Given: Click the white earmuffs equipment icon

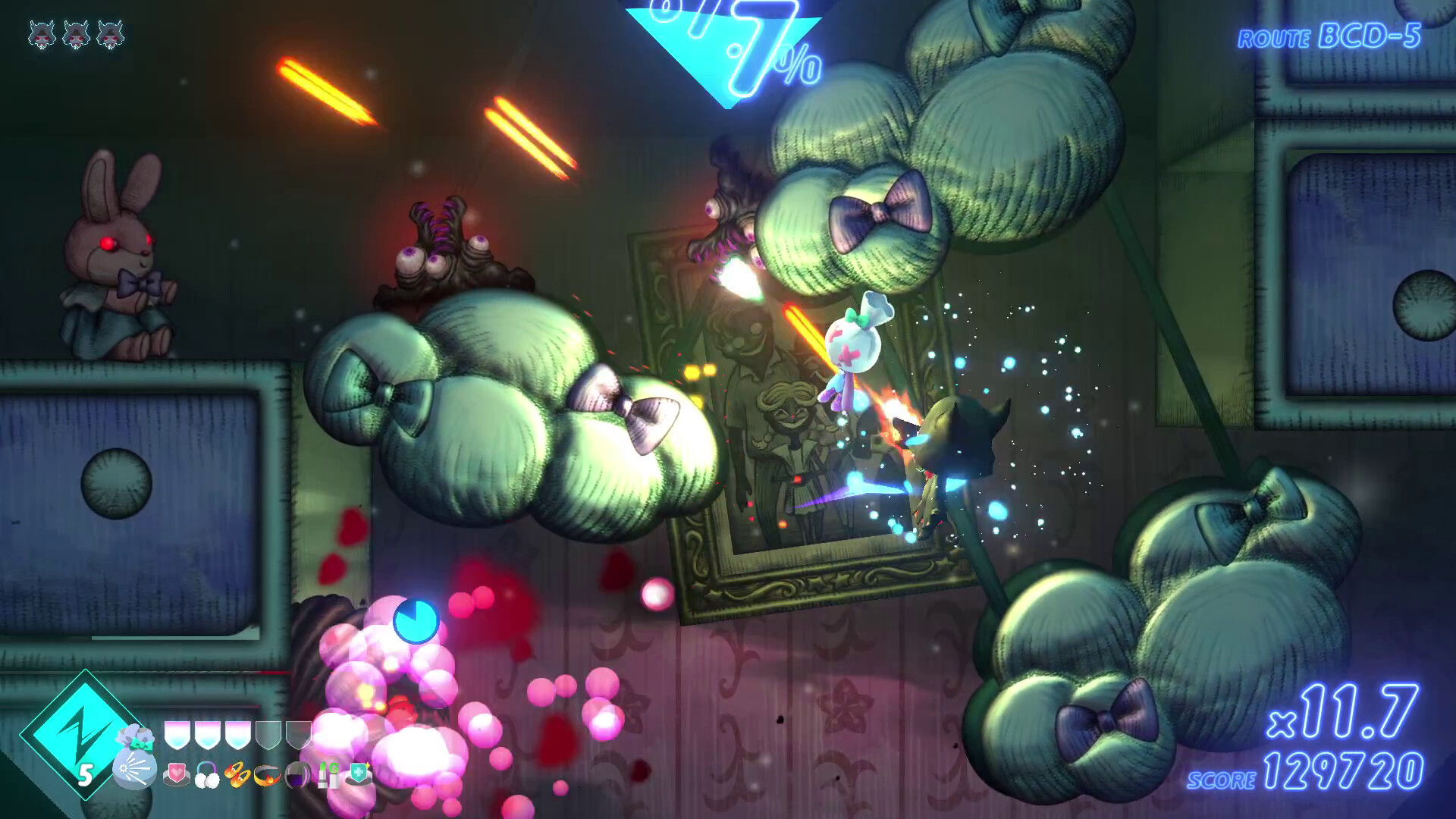Looking at the screenshot, I should click(206, 776).
